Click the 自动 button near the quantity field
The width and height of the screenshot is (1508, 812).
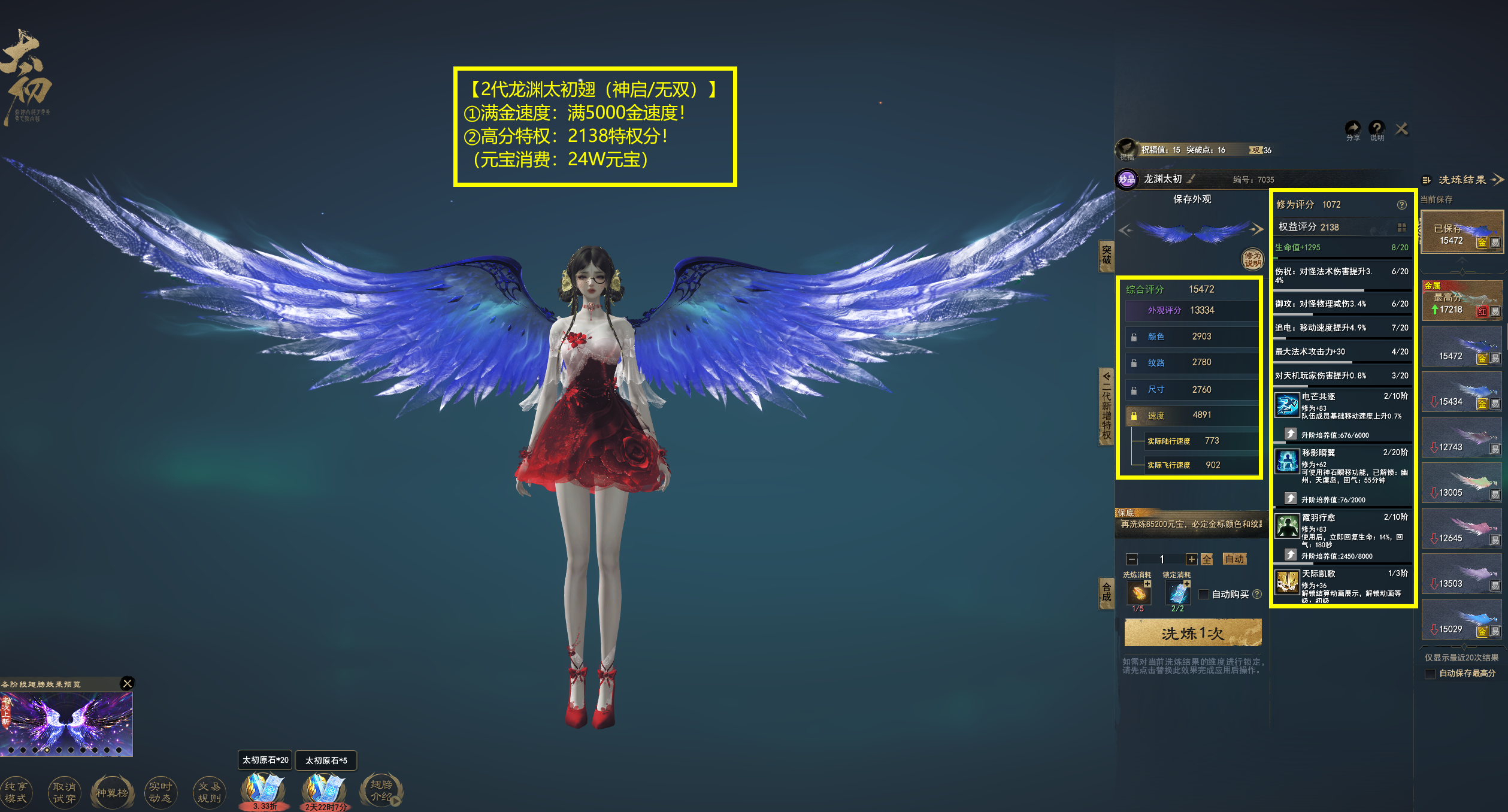pos(1236,559)
